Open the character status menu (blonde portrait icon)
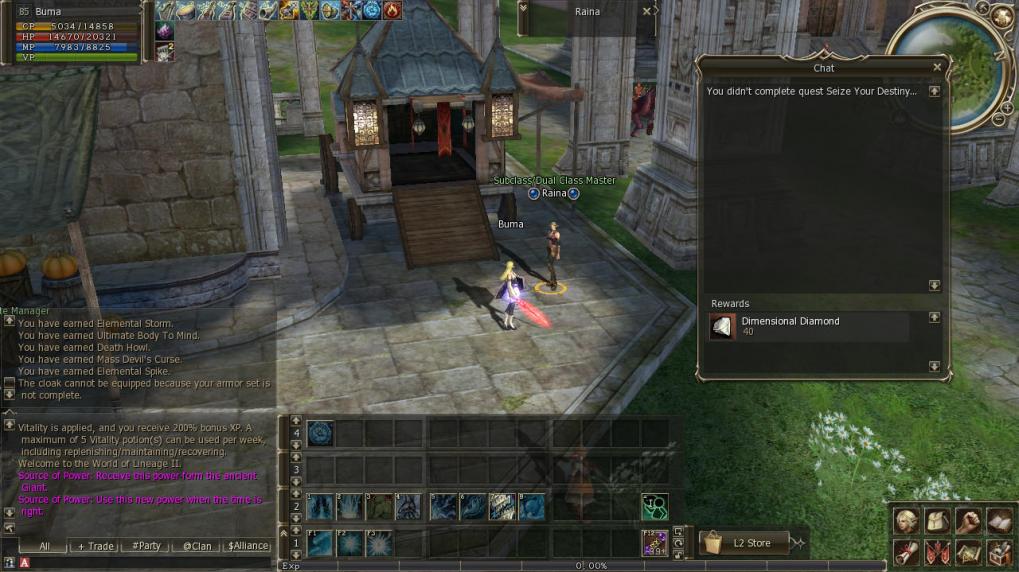The image size is (1019, 572). click(906, 521)
